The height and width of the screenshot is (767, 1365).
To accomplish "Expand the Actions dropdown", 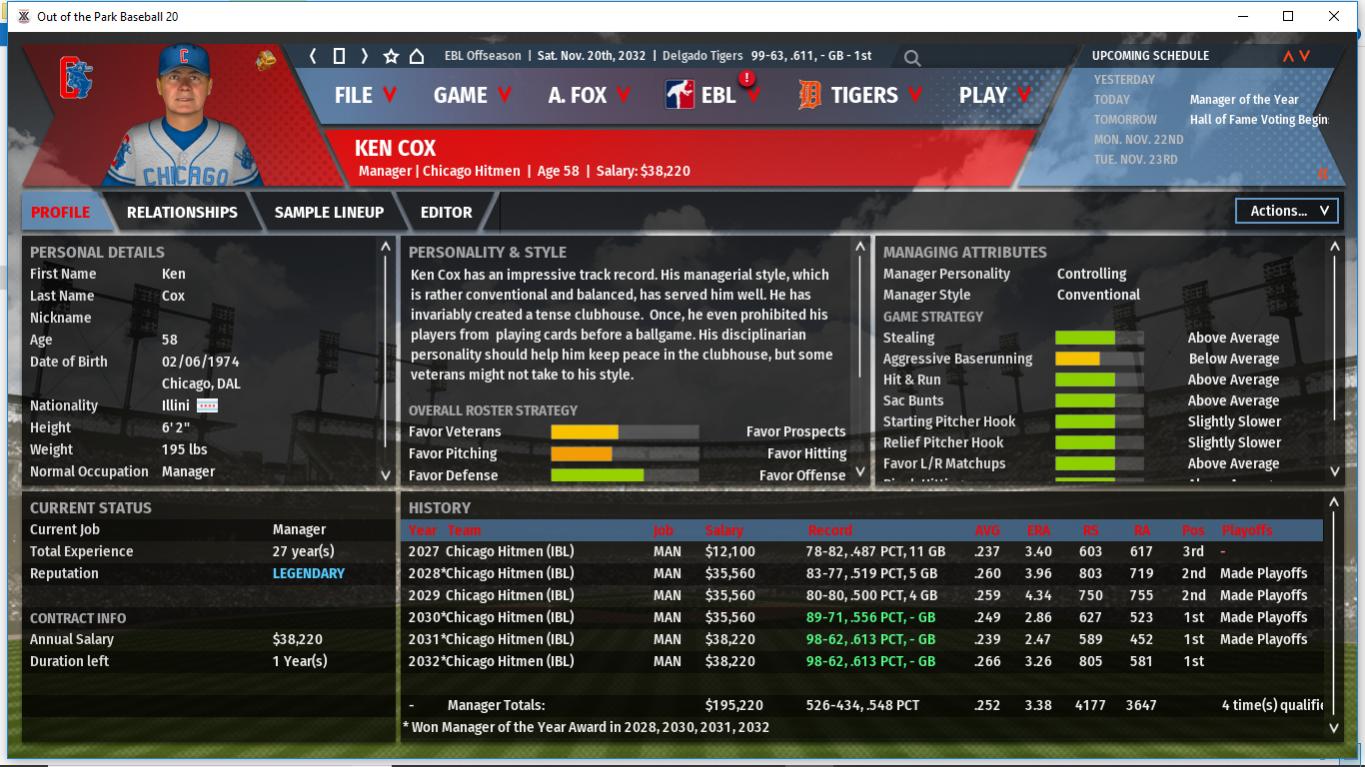I will (x=1286, y=211).
